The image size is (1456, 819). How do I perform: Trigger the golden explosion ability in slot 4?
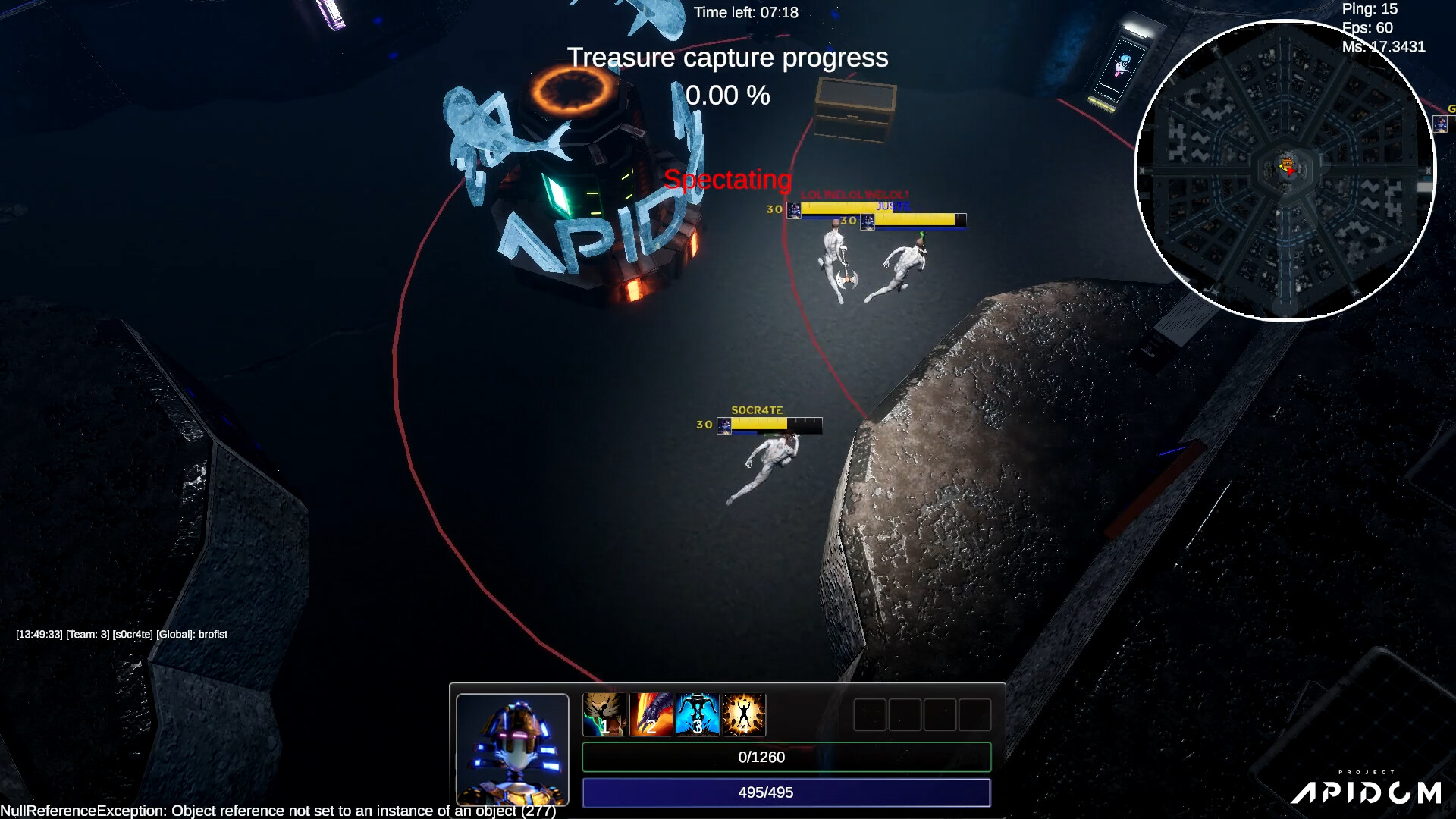point(744,714)
